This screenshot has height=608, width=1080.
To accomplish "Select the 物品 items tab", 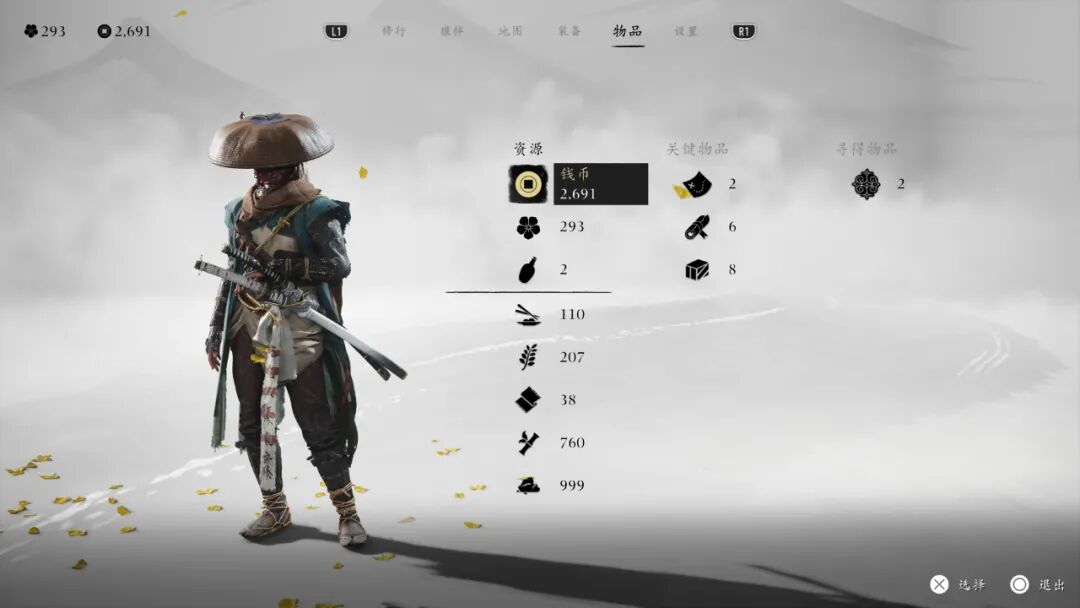I will 627,31.
